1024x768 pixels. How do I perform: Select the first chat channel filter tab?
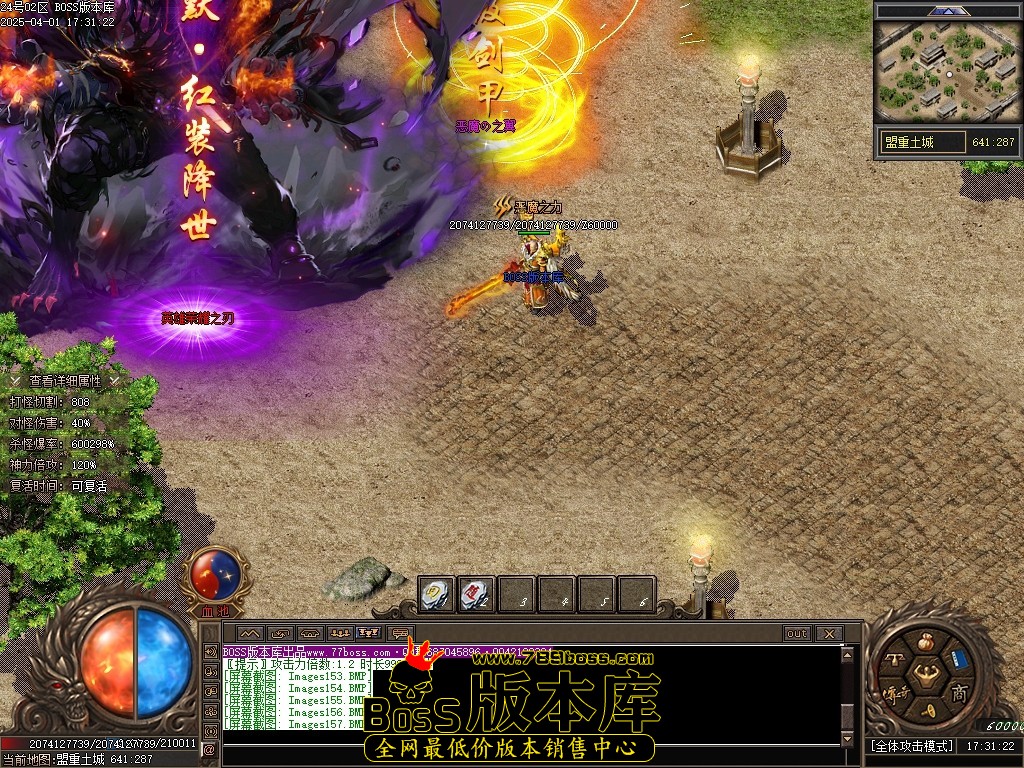click(x=249, y=634)
